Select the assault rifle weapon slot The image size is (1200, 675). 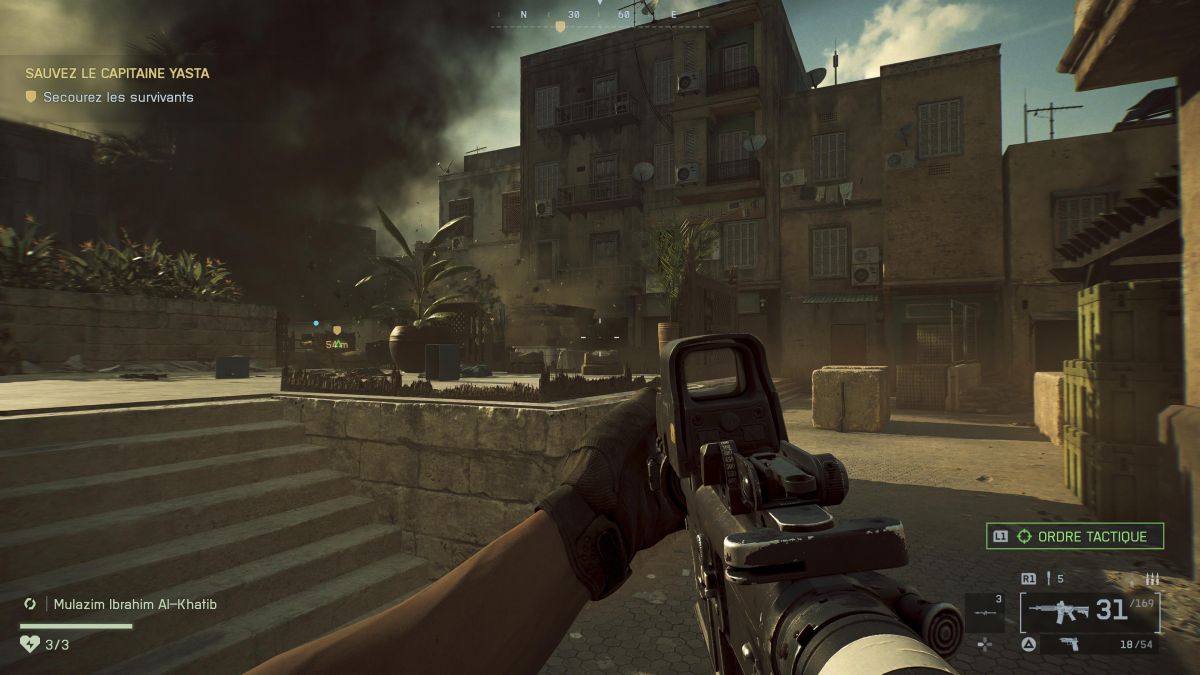(1090, 611)
